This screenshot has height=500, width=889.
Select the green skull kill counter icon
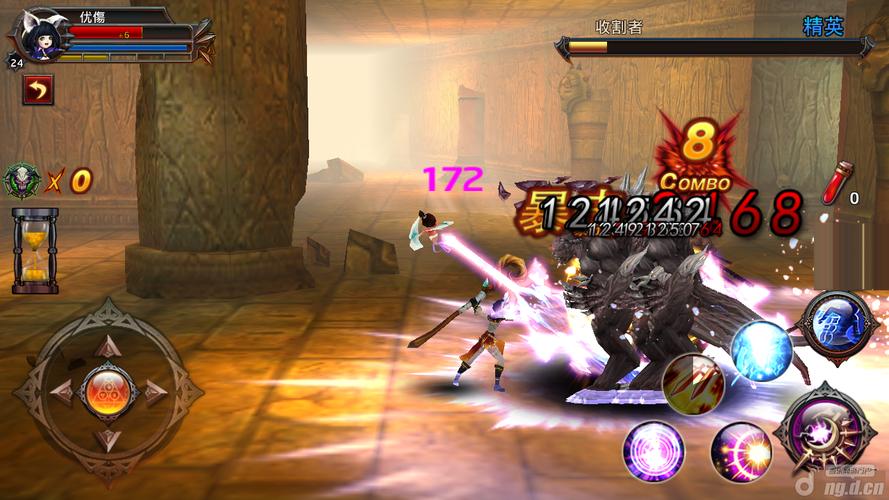pyautogui.click(x=22, y=180)
